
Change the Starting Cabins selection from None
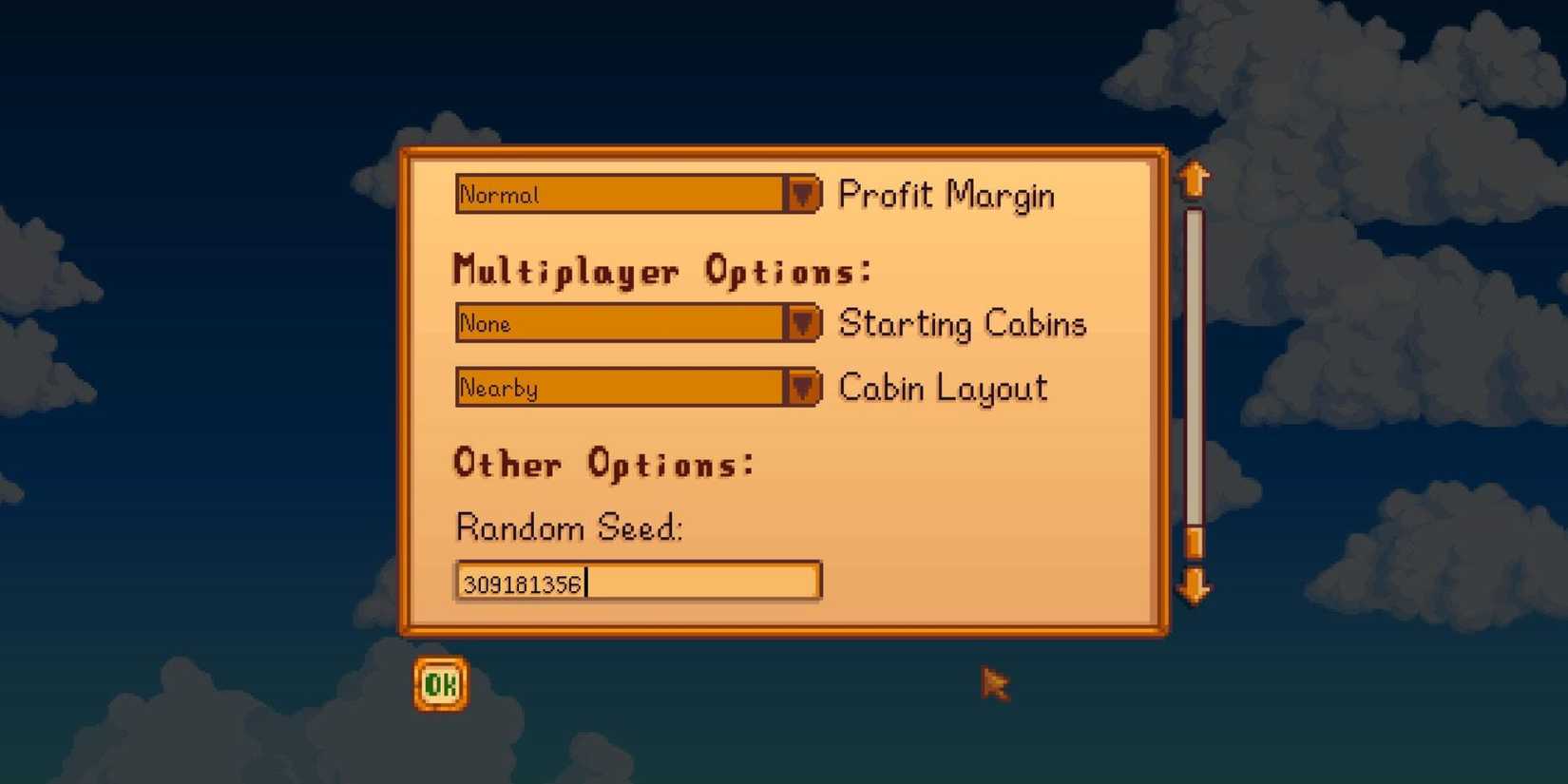pyautogui.click(x=627, y=323)
